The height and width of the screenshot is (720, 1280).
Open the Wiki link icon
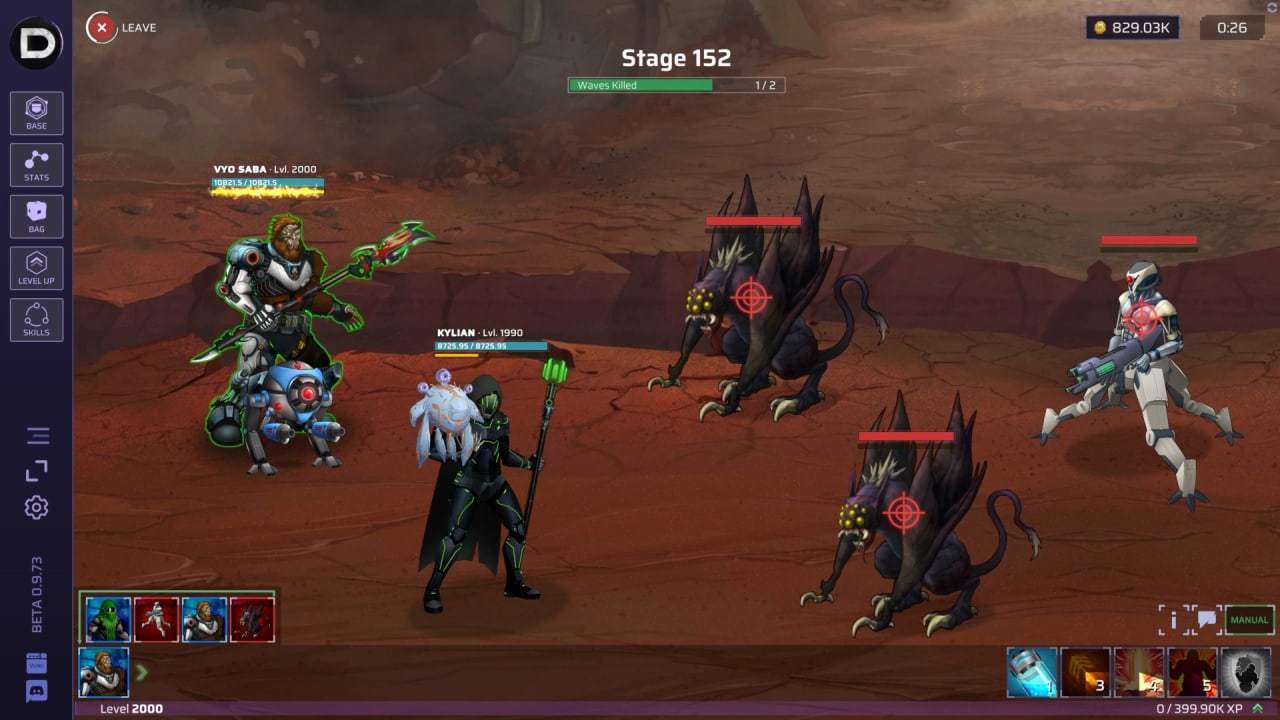(x=37, y=663)
